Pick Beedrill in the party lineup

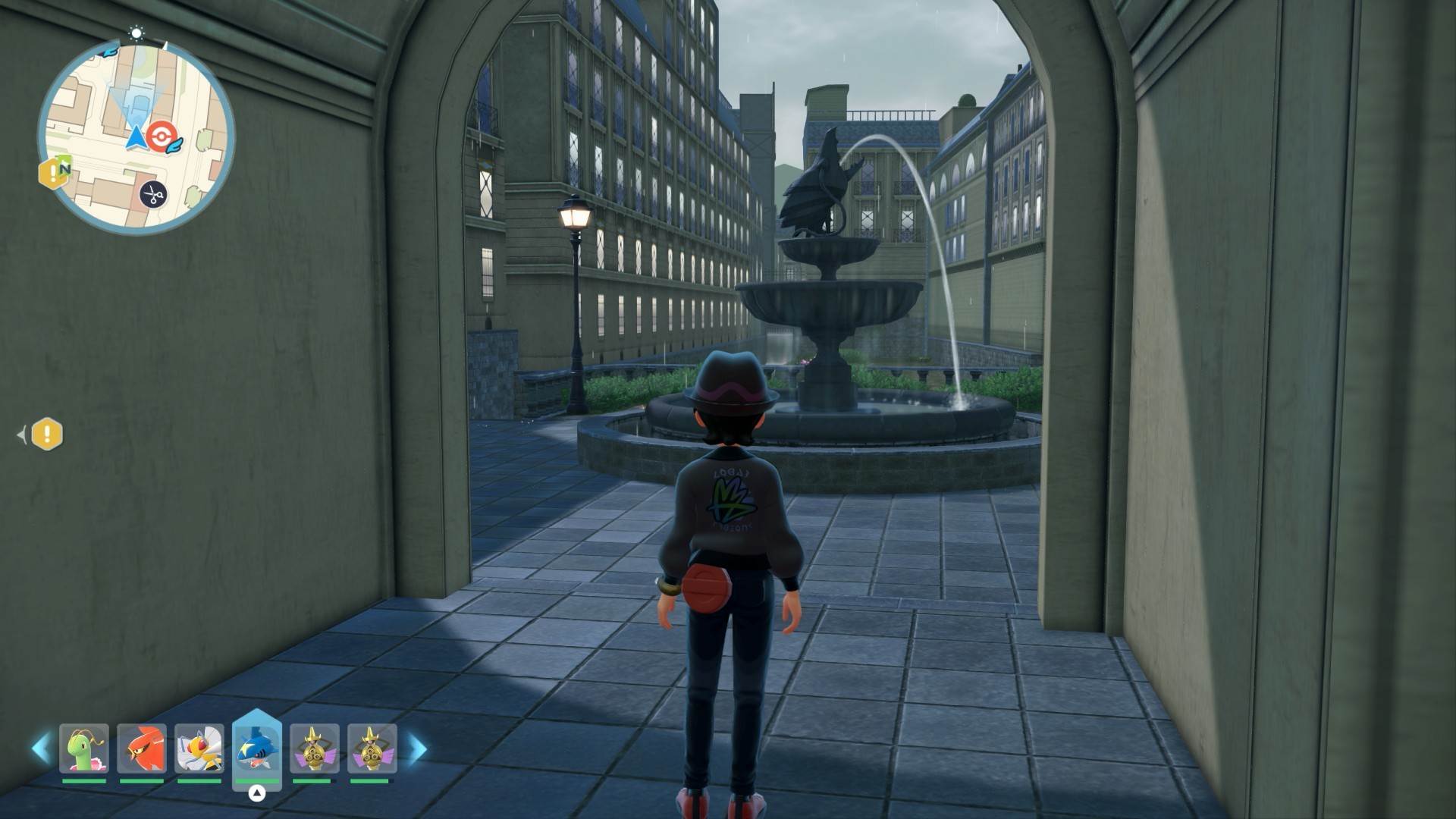(x=199, y=748)
